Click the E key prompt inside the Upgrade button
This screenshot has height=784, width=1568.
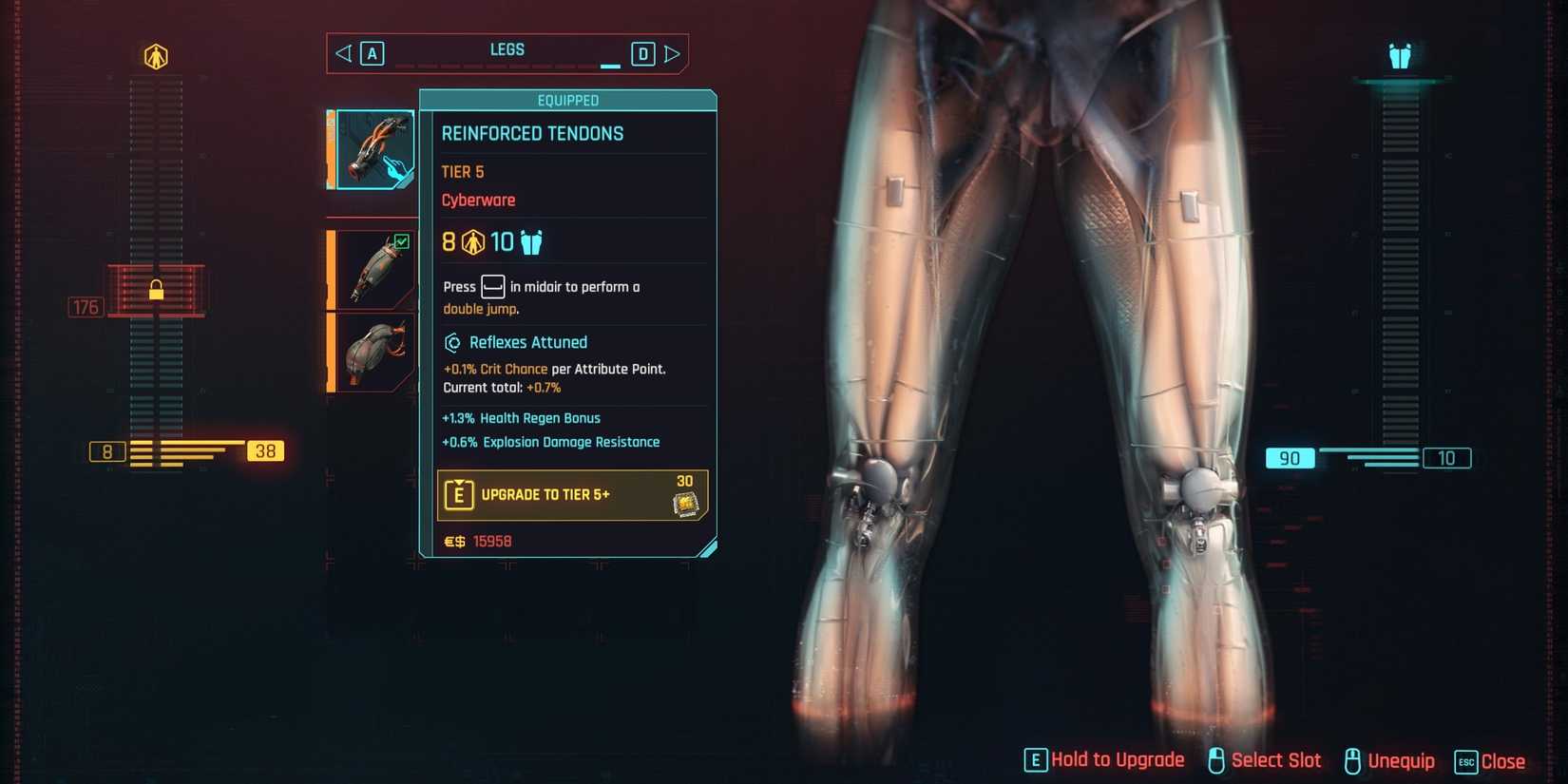click(460, 494)
